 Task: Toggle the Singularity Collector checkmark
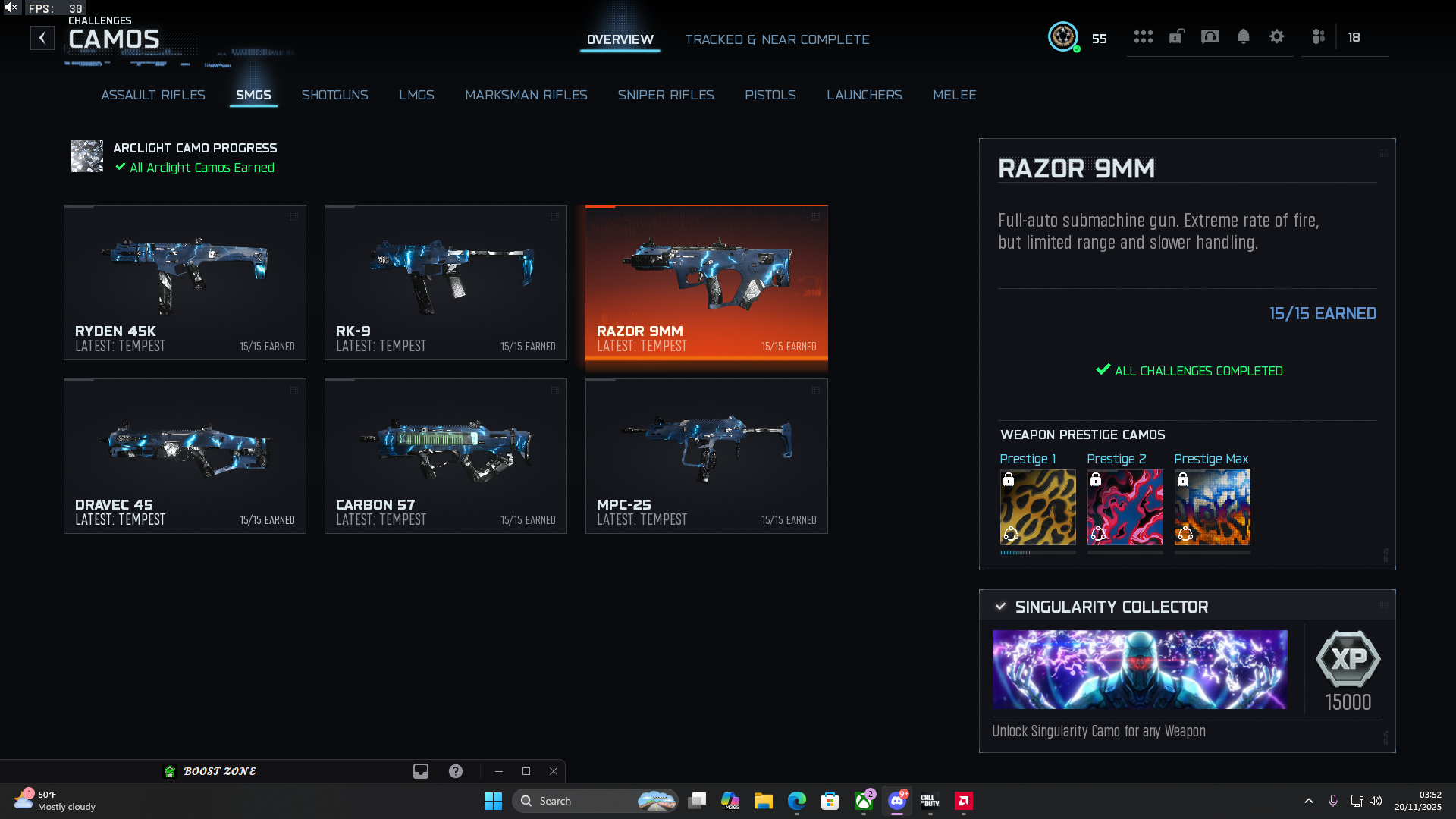click(x=1000, y=607)
